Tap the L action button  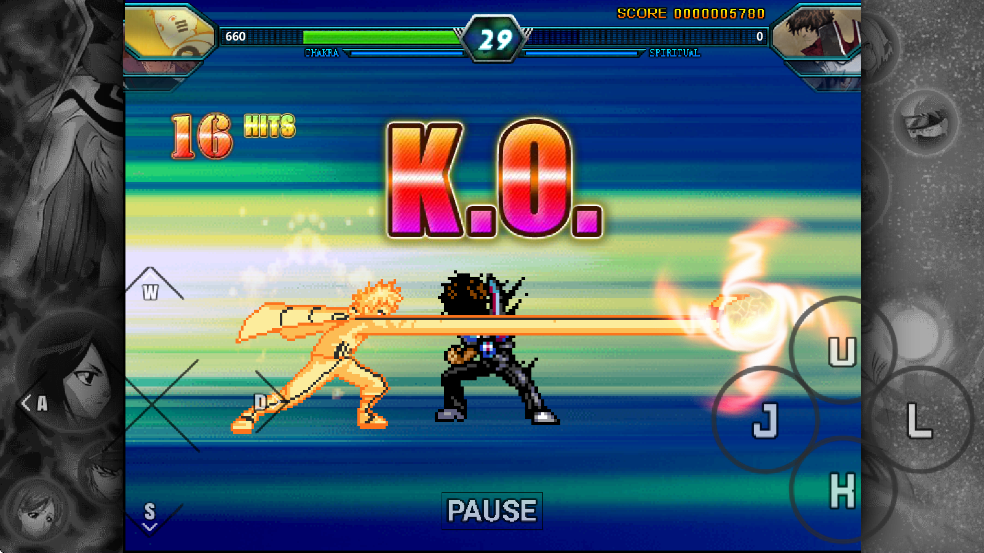pyautogui.click(x=918, y=420)
